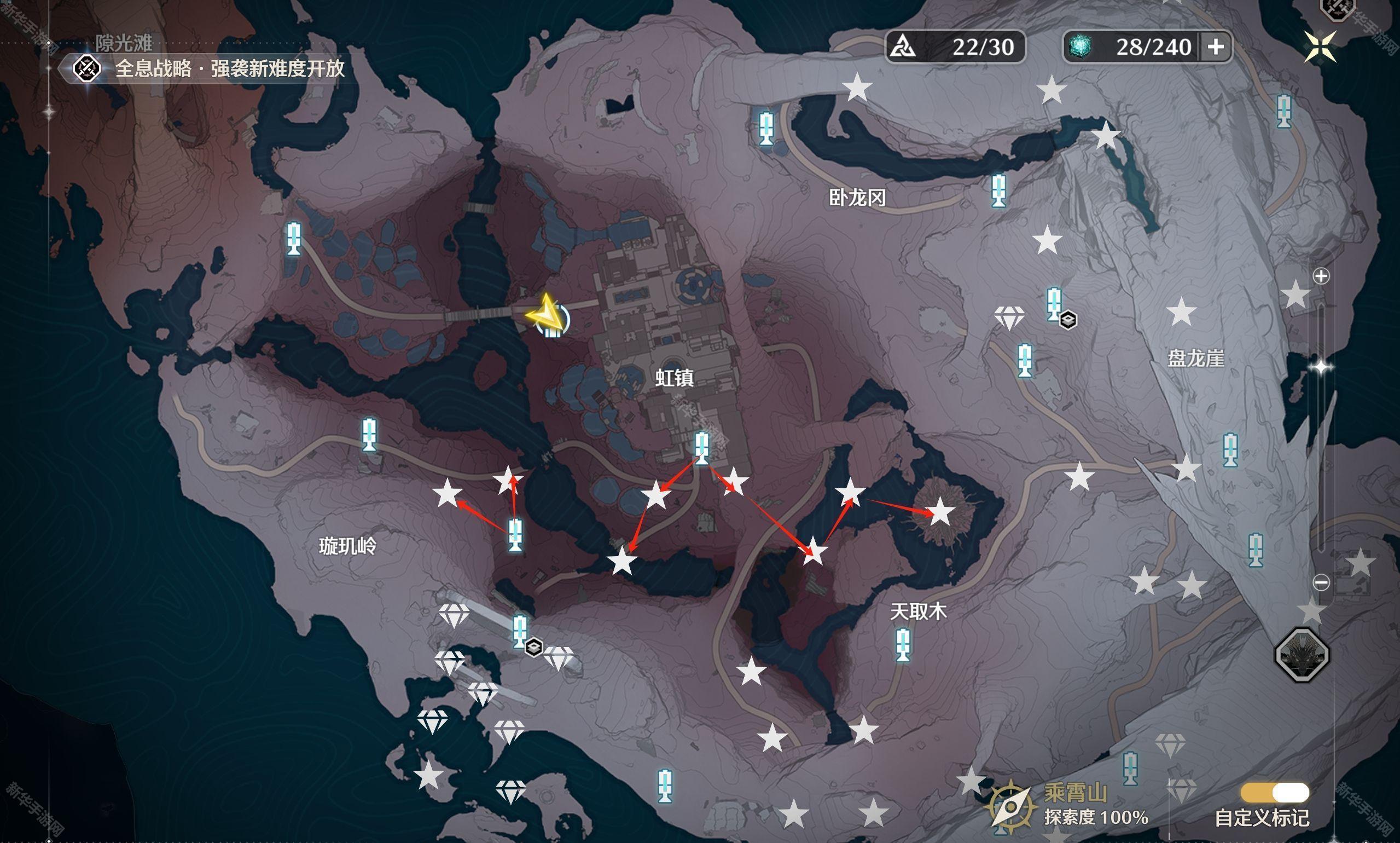Click the 卧龙冈 region label

(x=857, y=198)
